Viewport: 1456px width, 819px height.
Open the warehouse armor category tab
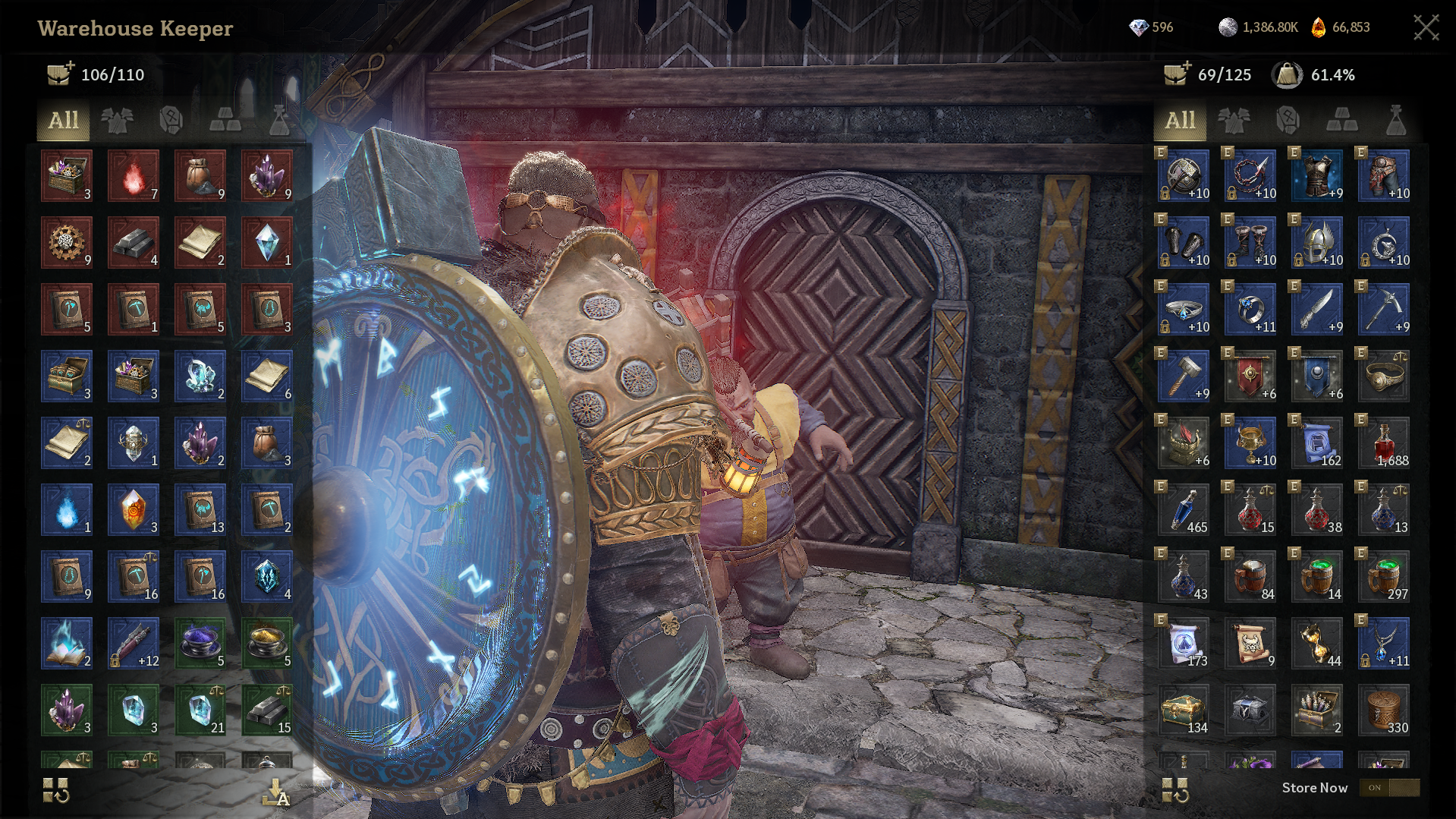[x=117, y=121]
